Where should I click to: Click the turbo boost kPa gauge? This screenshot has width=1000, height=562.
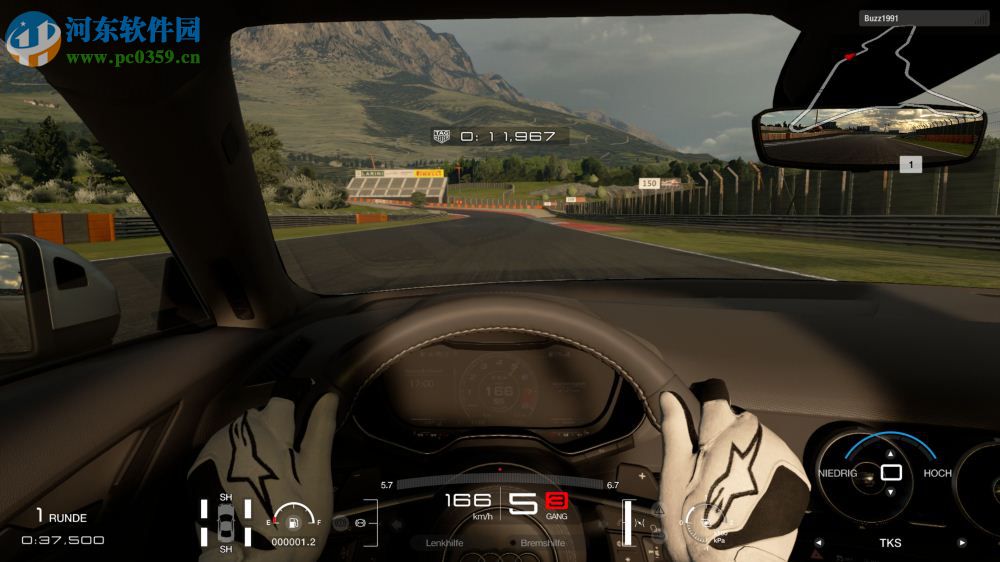[x=705, y=520]
